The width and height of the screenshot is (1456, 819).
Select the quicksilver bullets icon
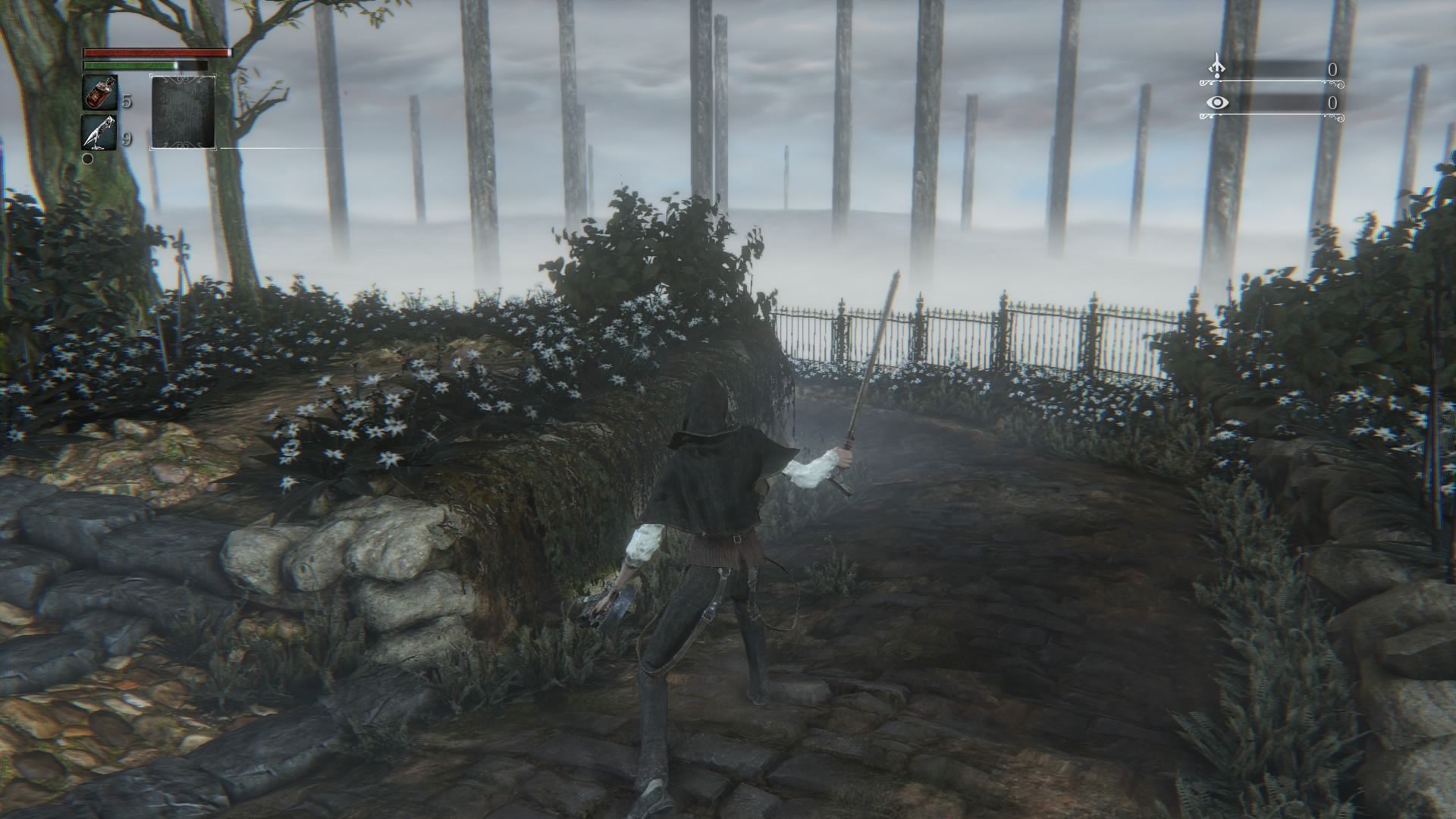pos(99,132)
